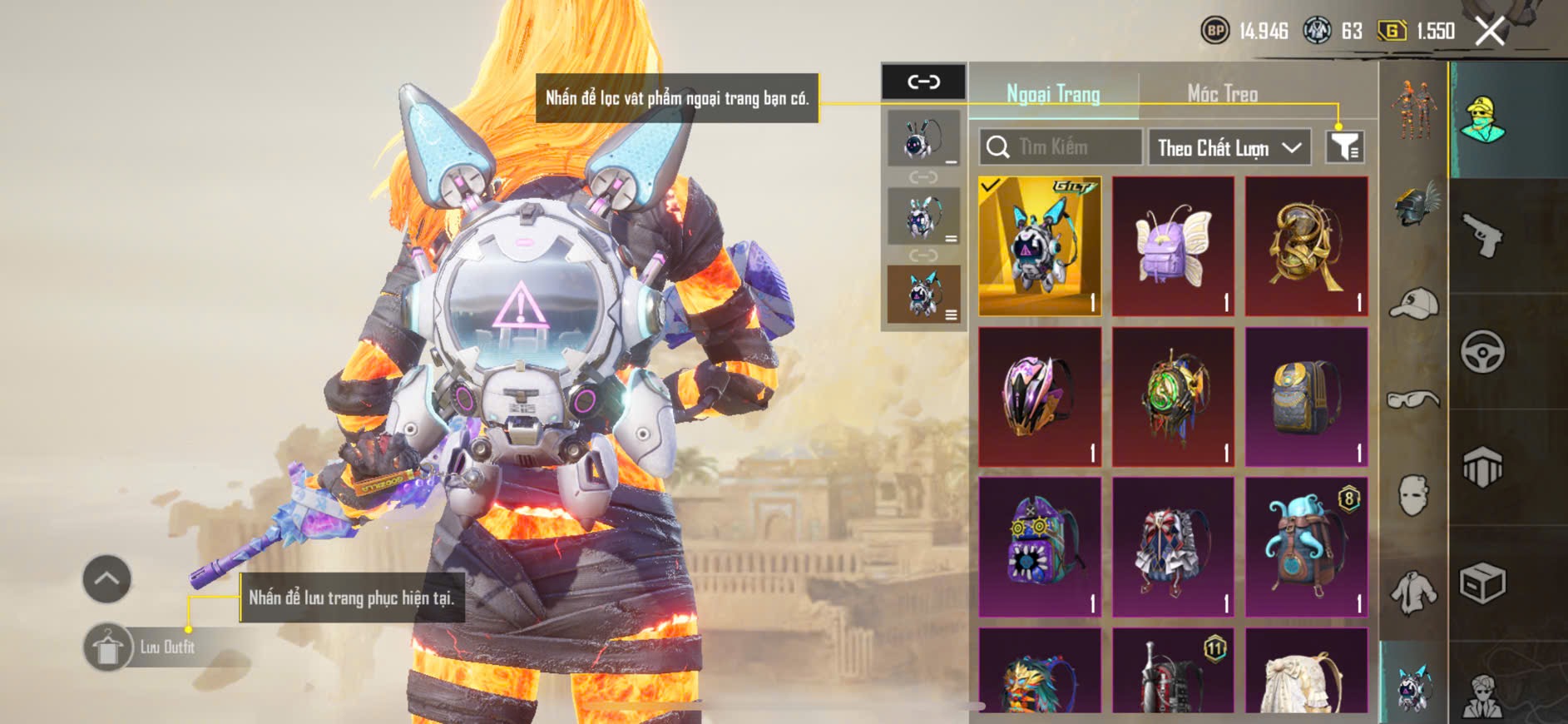Toggle the chain link button above backpack levels
Viewport: 1568px width, 724px height.
(x=923, y=82)
